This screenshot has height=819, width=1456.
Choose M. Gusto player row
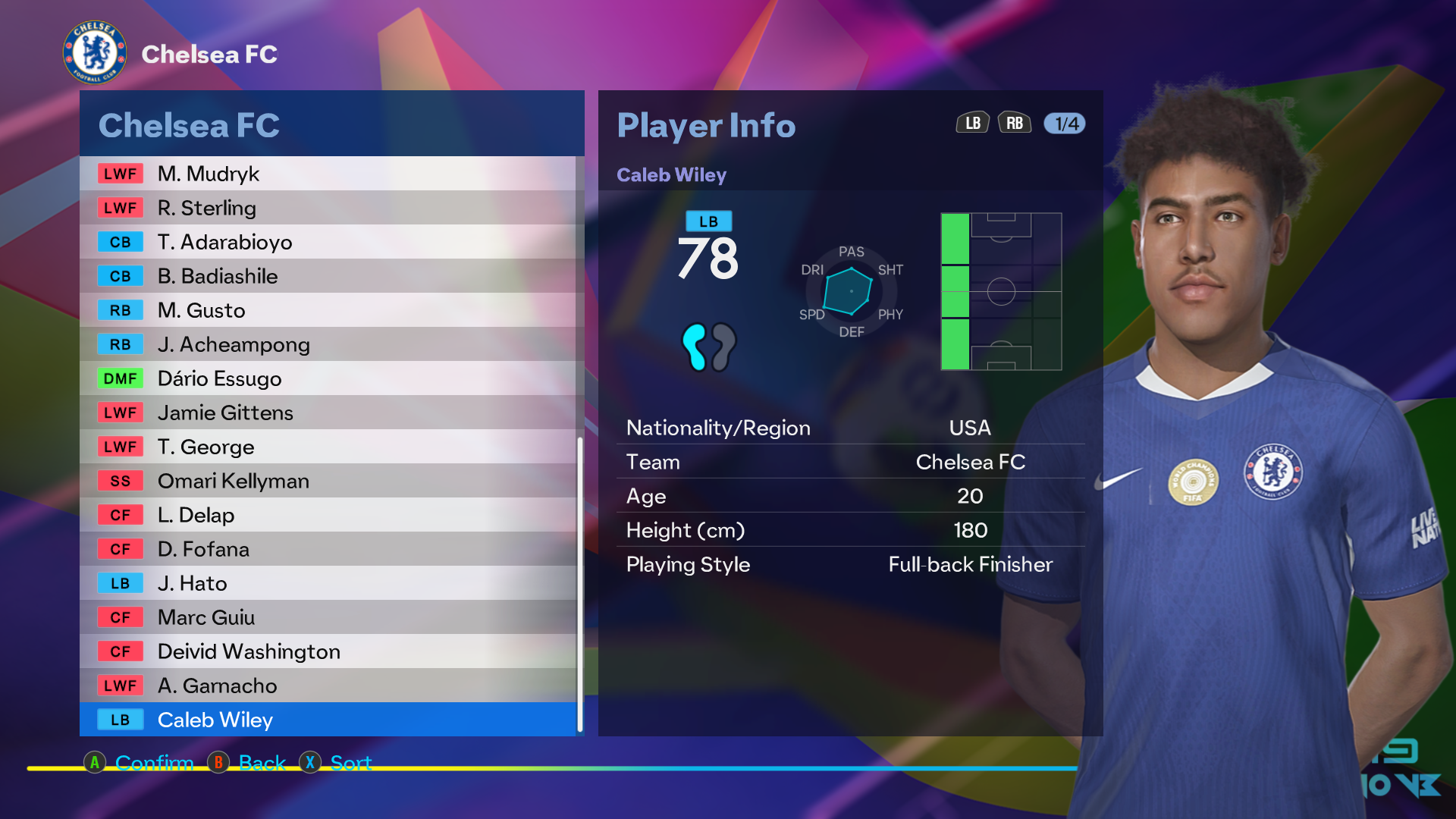coord(328,310)
